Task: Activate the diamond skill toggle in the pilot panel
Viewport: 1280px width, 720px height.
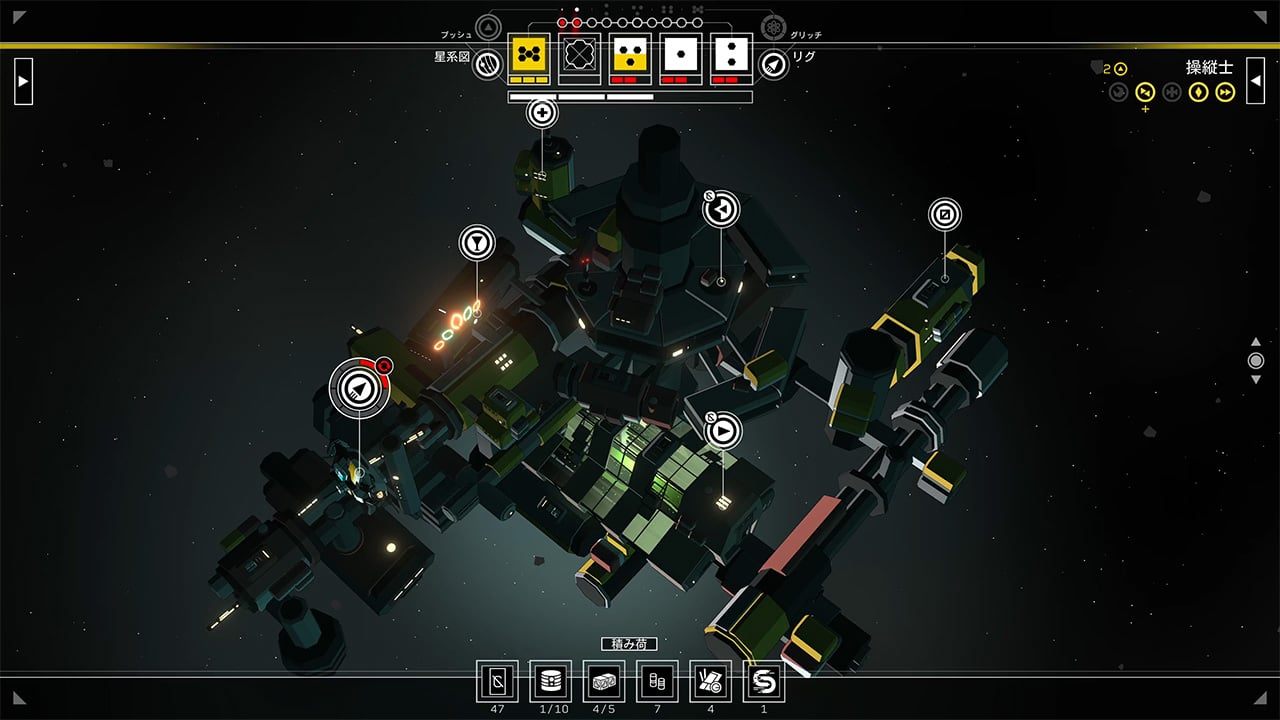Action: click(x=1198, y=92)
